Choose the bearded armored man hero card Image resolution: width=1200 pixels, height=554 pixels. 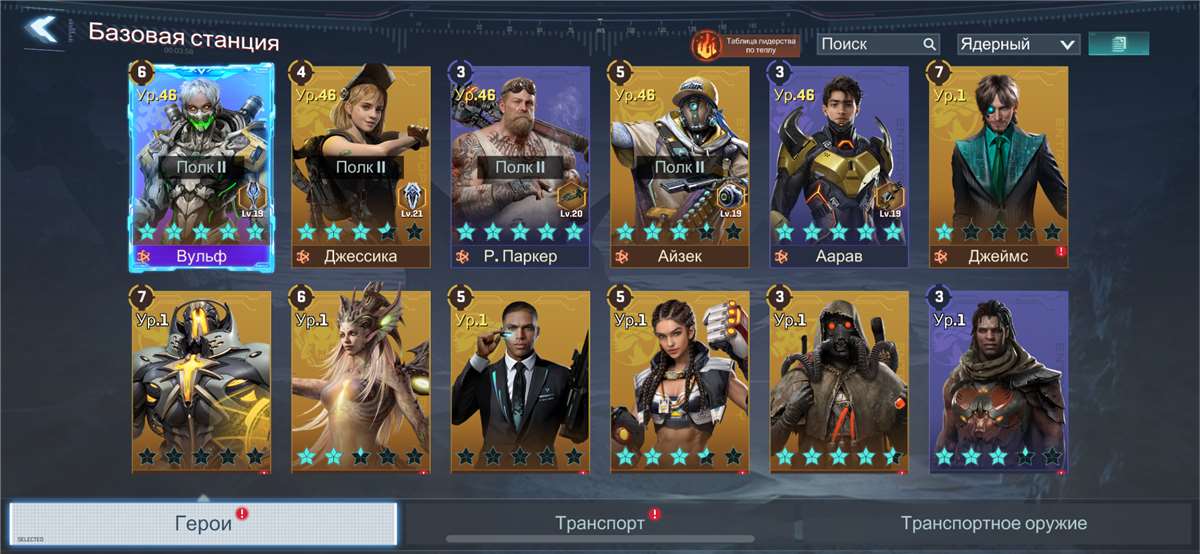tap(998, 380)
